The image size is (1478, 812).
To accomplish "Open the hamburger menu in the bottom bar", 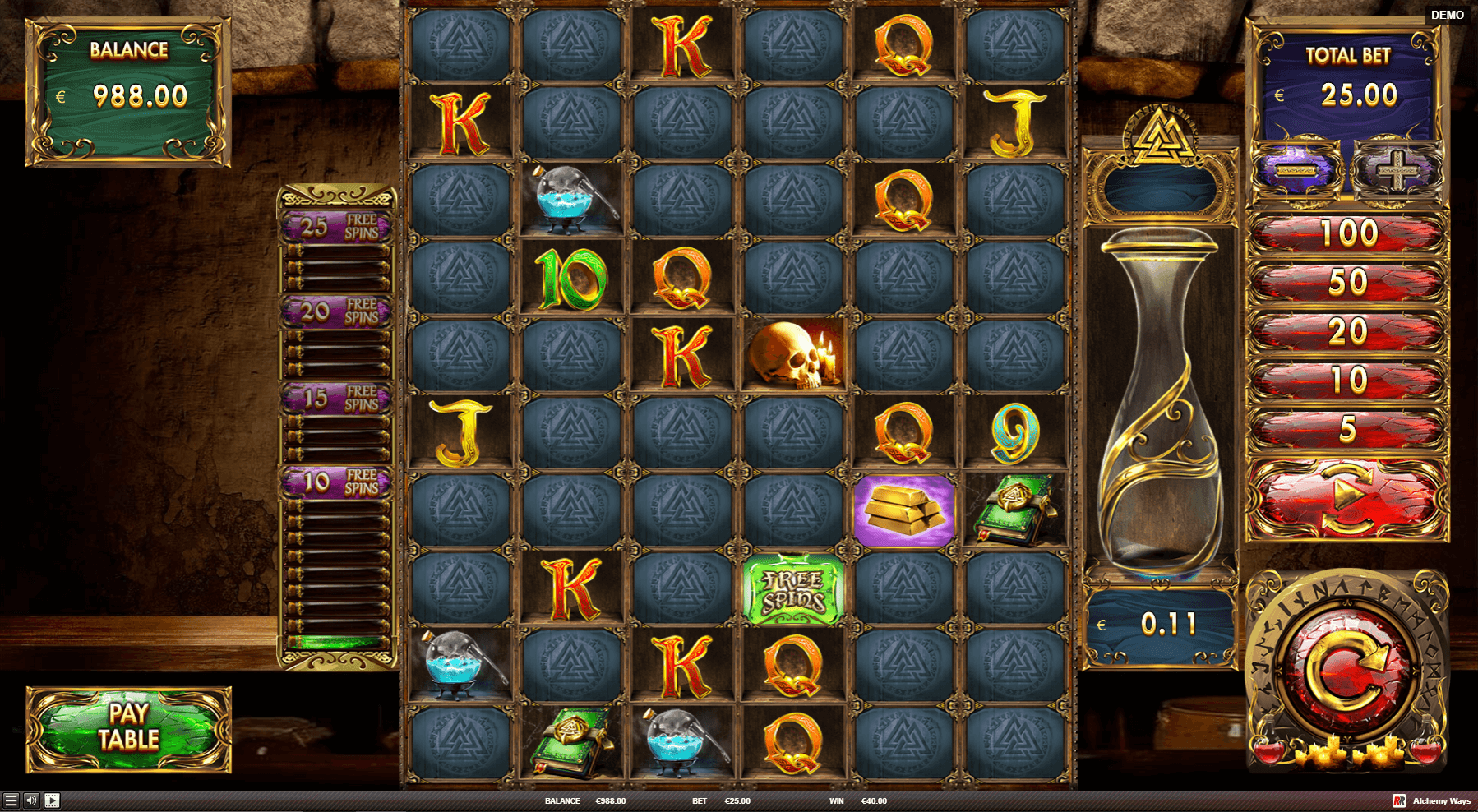I will tap(11, 800).
